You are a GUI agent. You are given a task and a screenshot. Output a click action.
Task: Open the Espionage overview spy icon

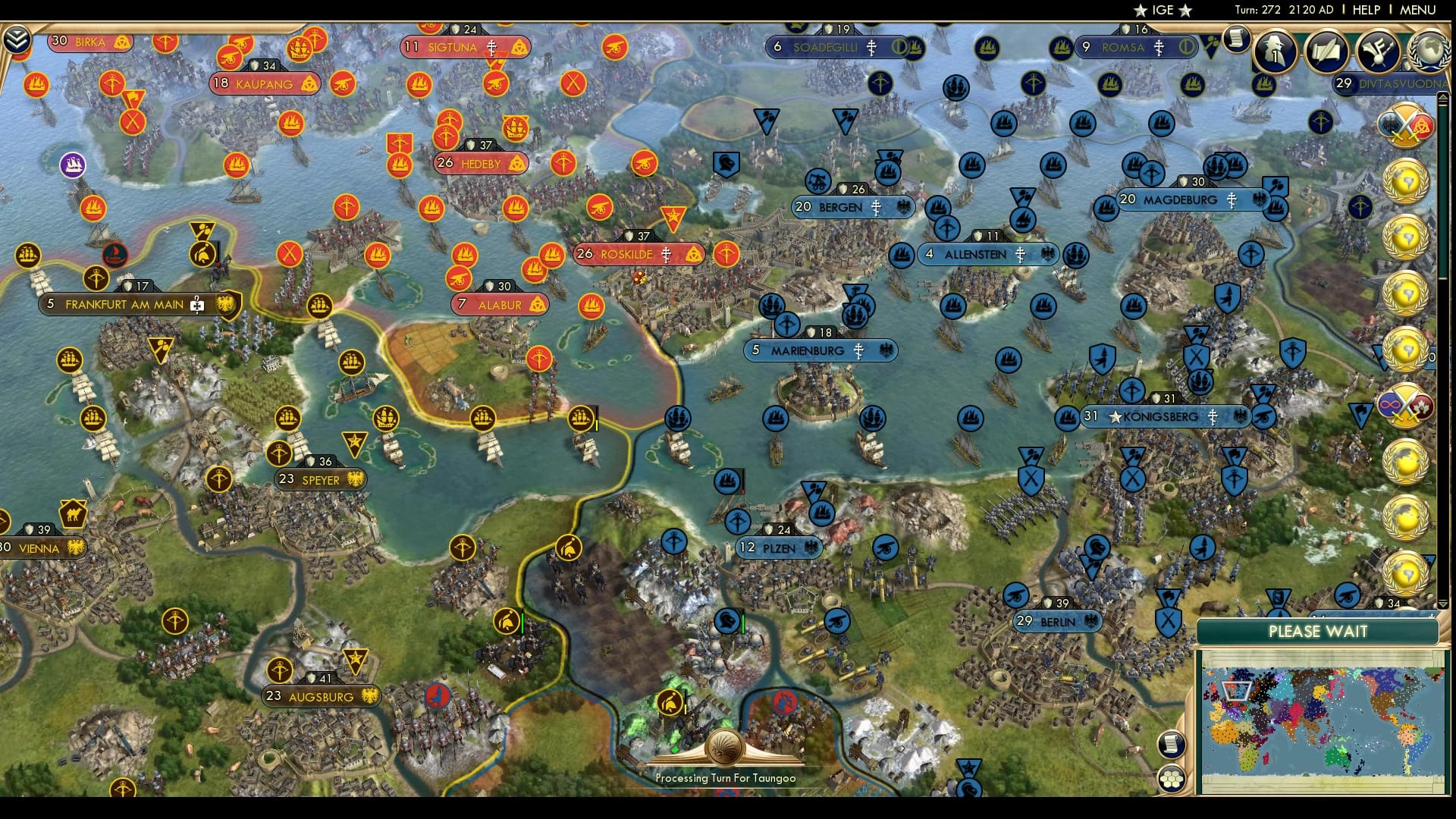tap(1276, 52)
